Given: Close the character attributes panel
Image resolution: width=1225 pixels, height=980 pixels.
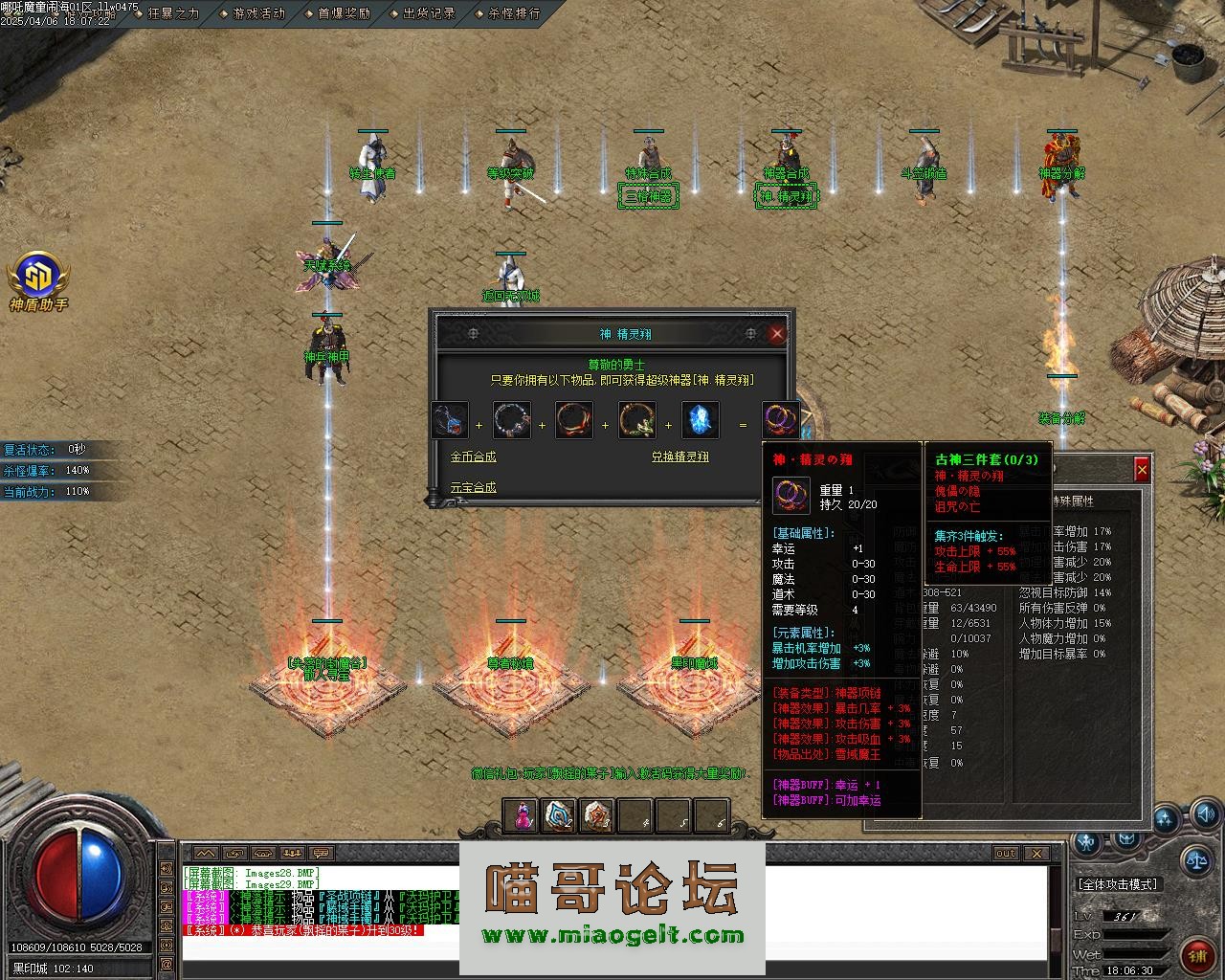Looking at the screenshot, I should [1142, 469].
